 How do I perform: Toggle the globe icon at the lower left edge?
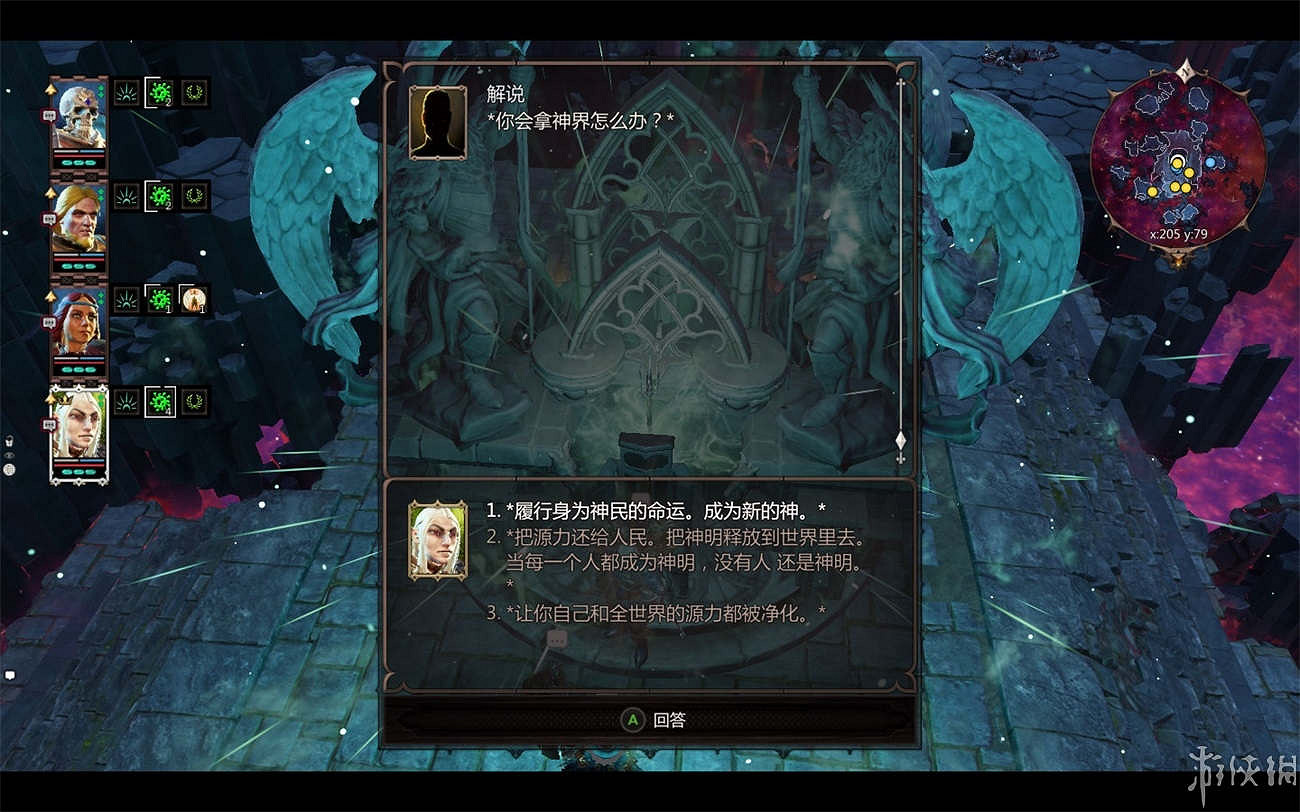[x=9, y=469]
